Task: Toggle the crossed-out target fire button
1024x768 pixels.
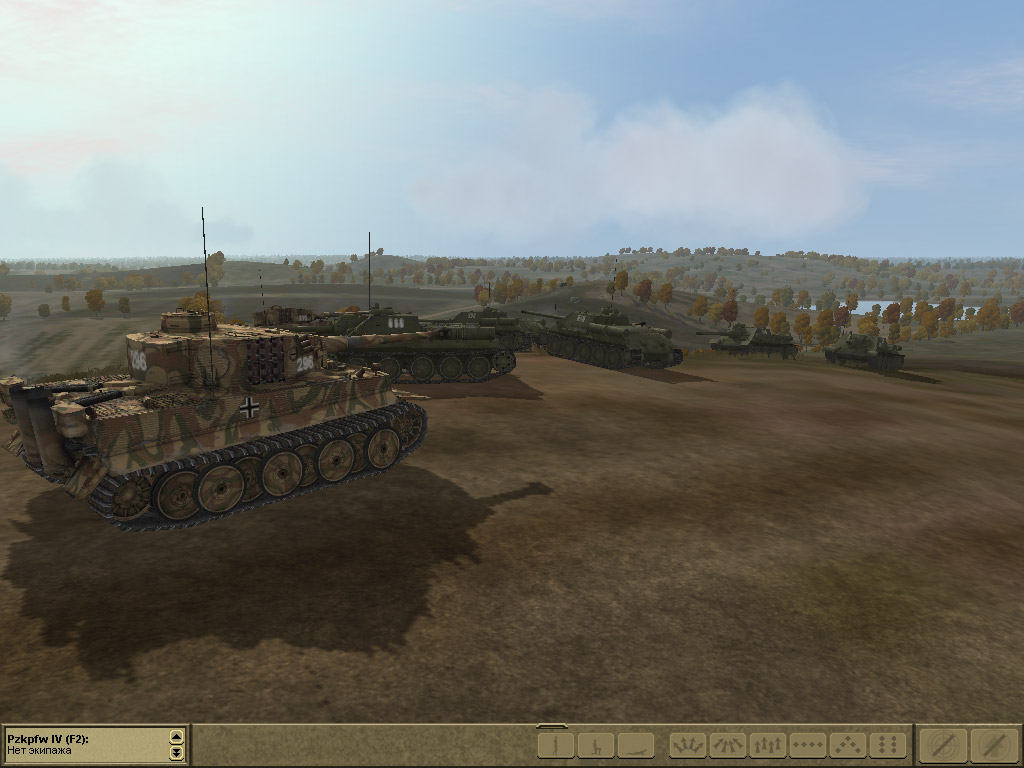Action: [x=944, y=745]
